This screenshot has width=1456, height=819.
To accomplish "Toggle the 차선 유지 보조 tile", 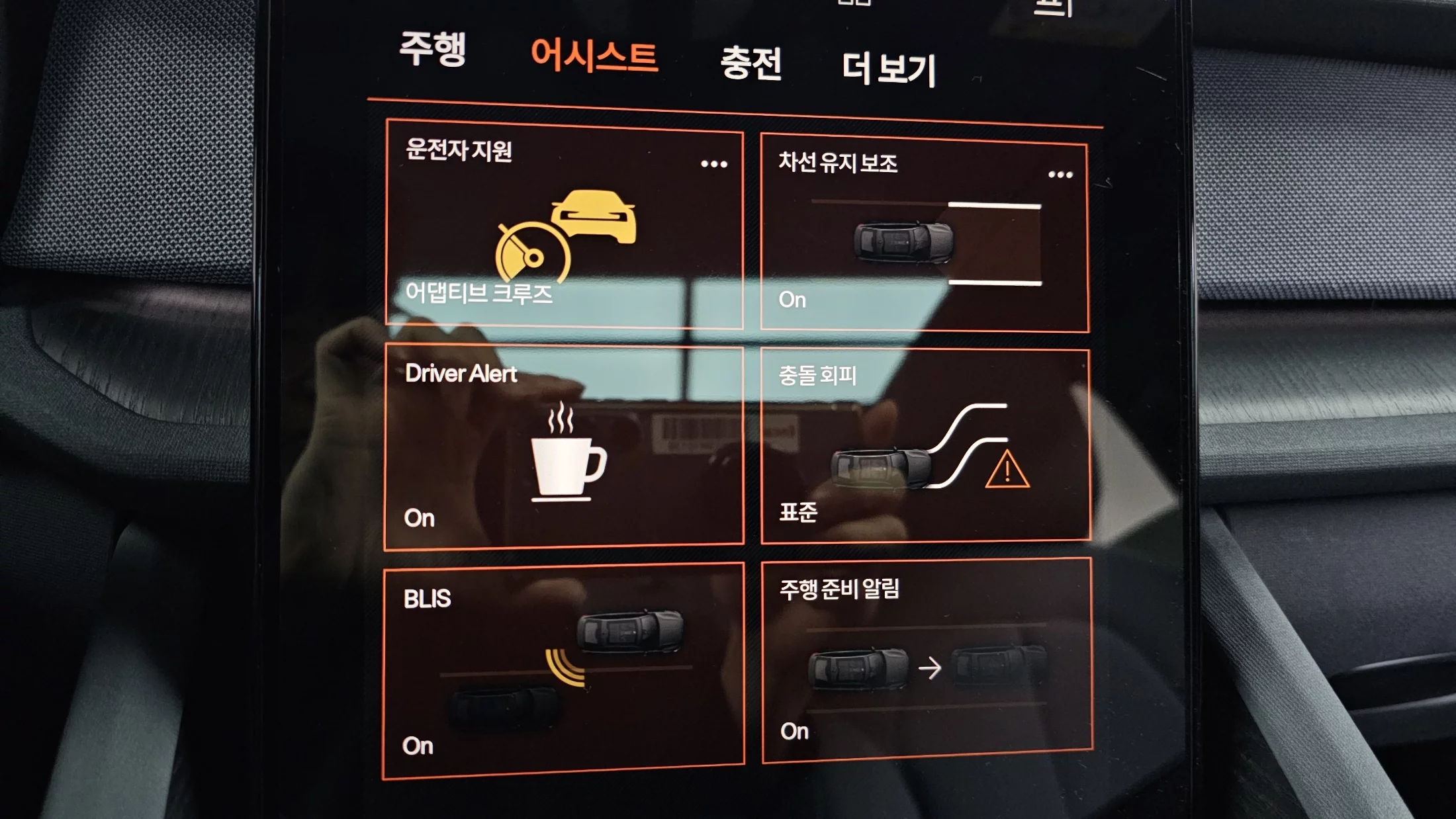I will tap(924, 236).
